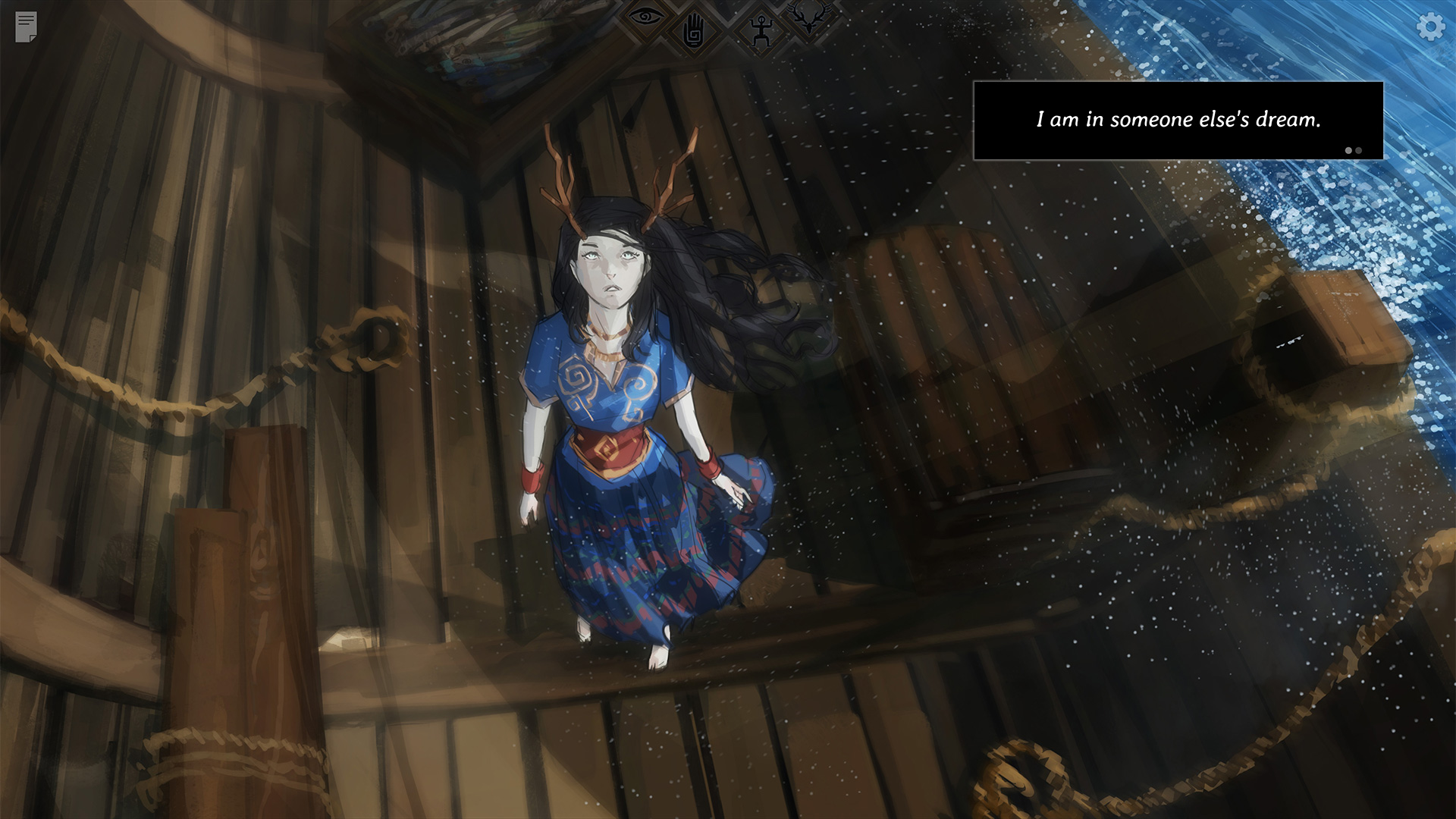Choose the hand touch action

pos(693,33)
